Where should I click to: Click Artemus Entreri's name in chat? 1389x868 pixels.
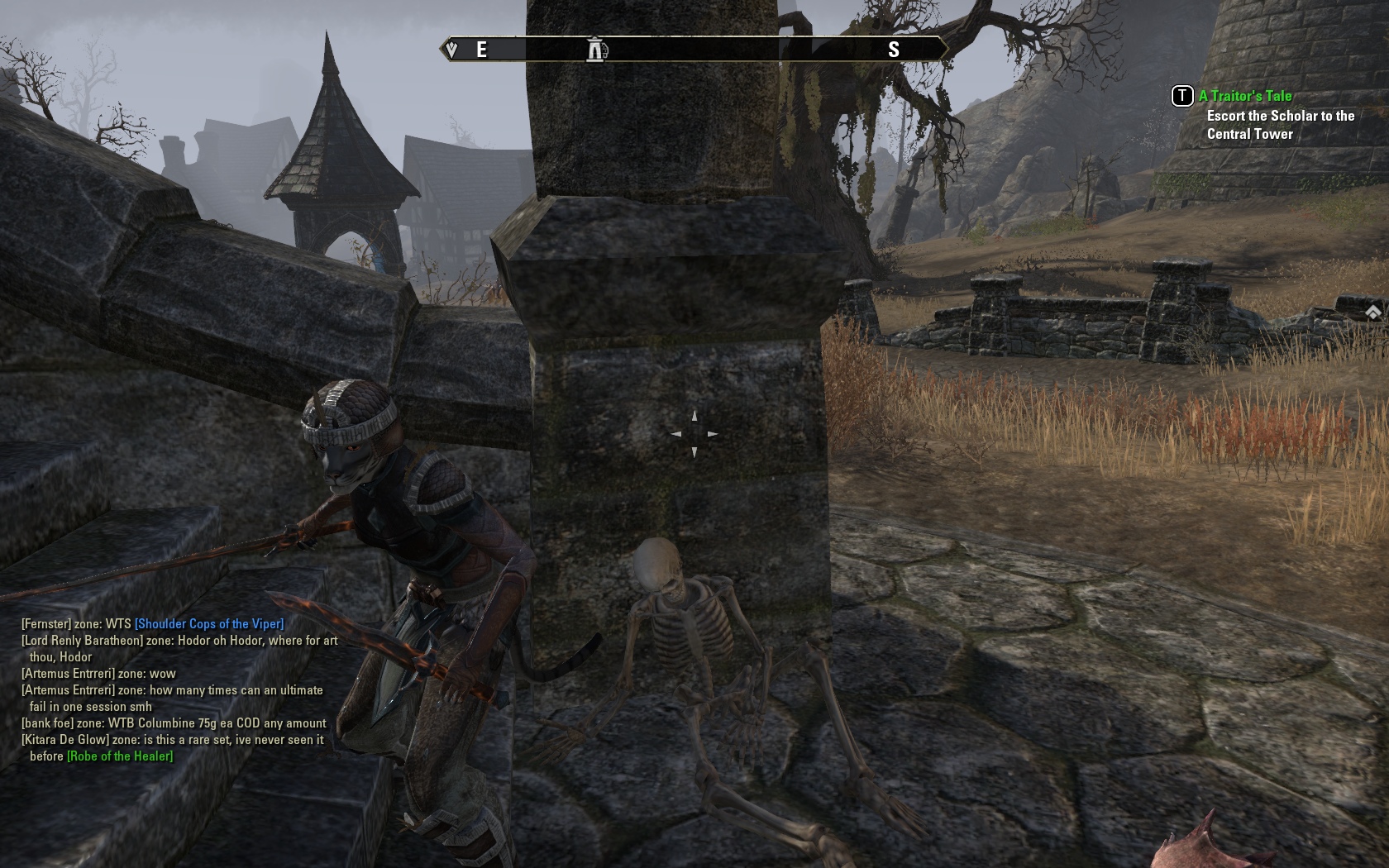[68, 674]
